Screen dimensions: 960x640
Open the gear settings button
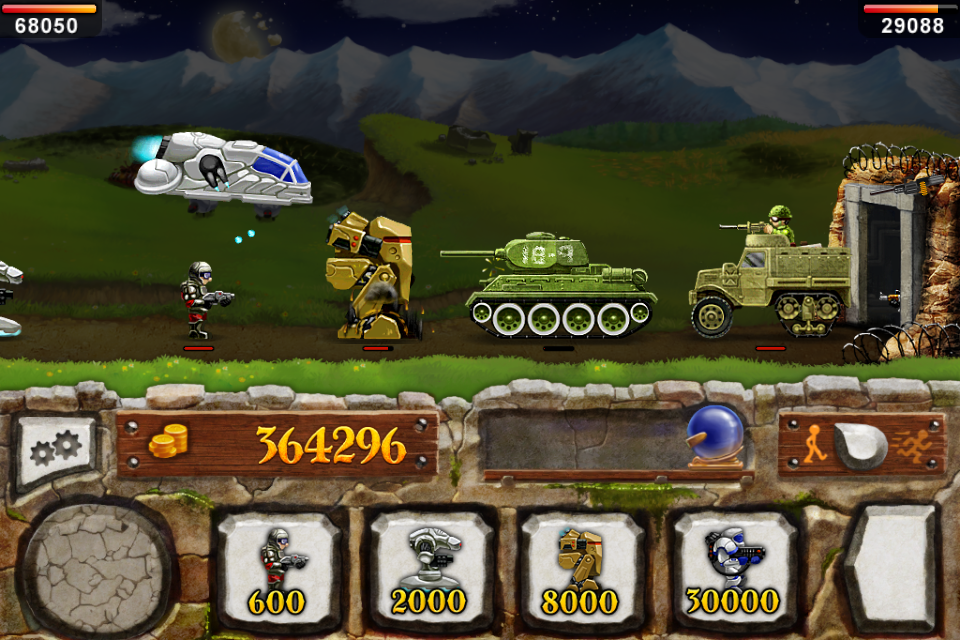tap(56, 451)
